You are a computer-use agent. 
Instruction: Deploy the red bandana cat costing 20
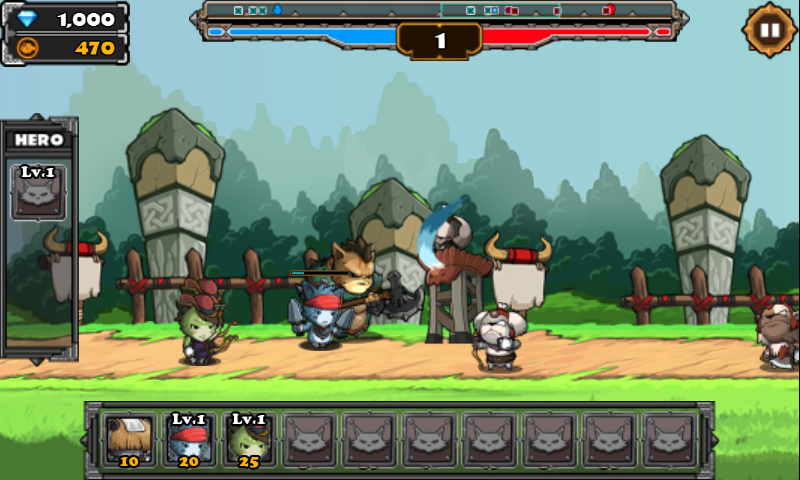pyautogui.click(x=189, y=439)
